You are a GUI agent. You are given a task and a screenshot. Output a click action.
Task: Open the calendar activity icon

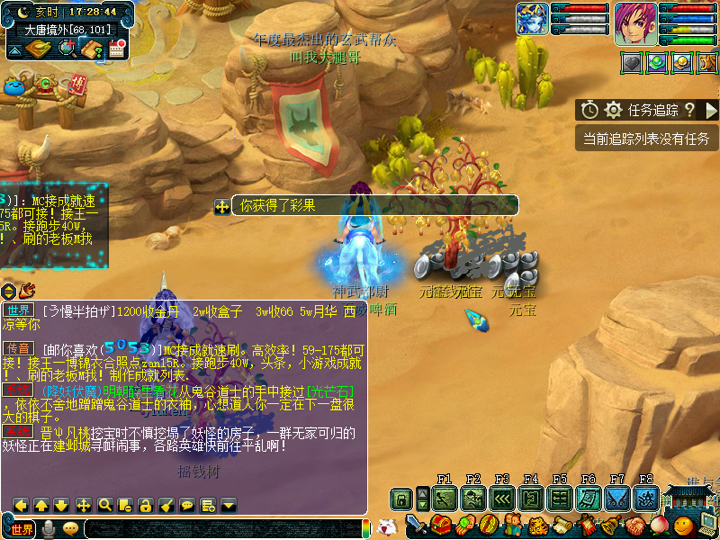pyautogui.click(x=115, y=48)
